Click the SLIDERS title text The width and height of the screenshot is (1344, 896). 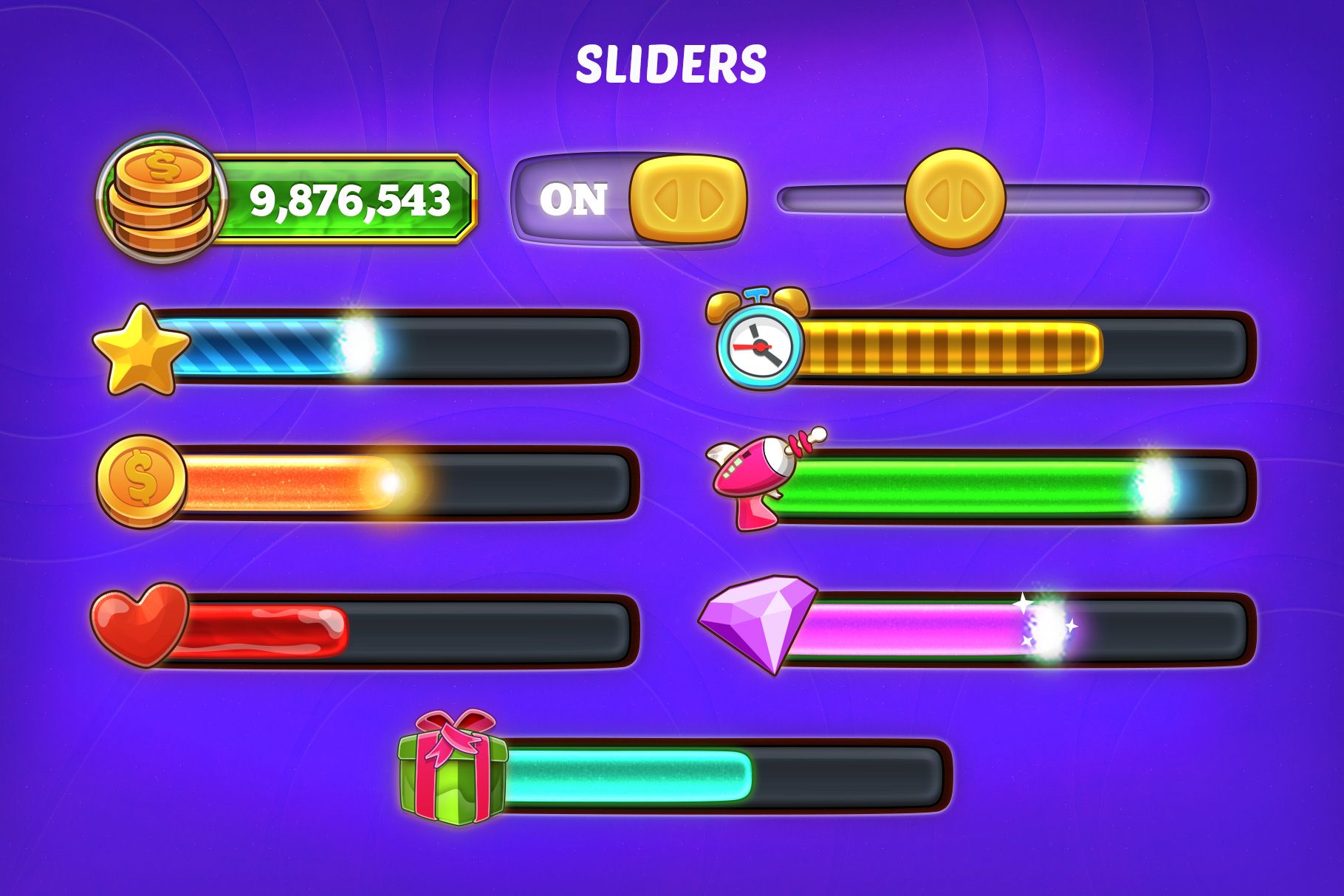point(671,63)
